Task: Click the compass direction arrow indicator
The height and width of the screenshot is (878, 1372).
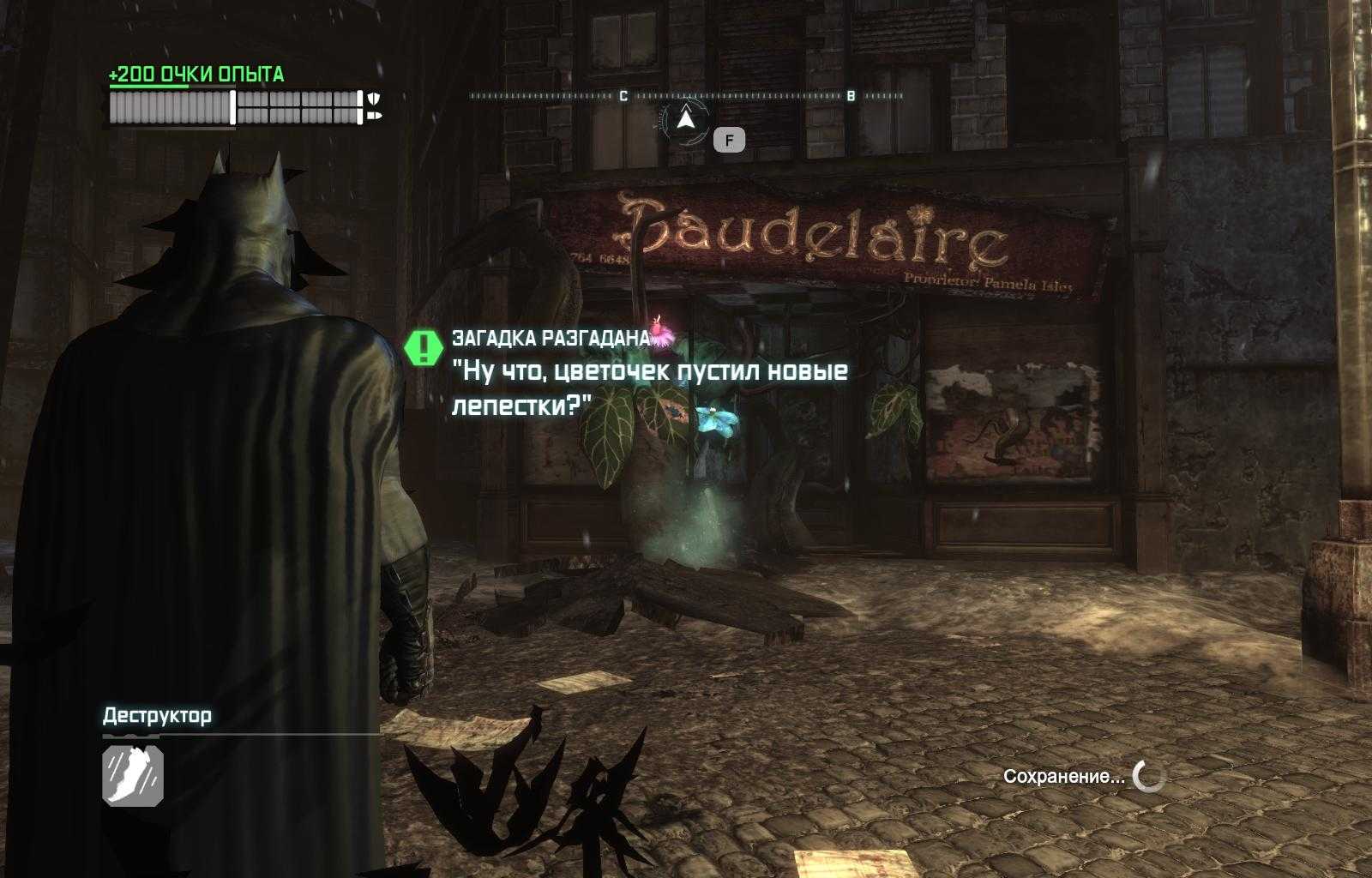Action: click(x=684, y=120)
